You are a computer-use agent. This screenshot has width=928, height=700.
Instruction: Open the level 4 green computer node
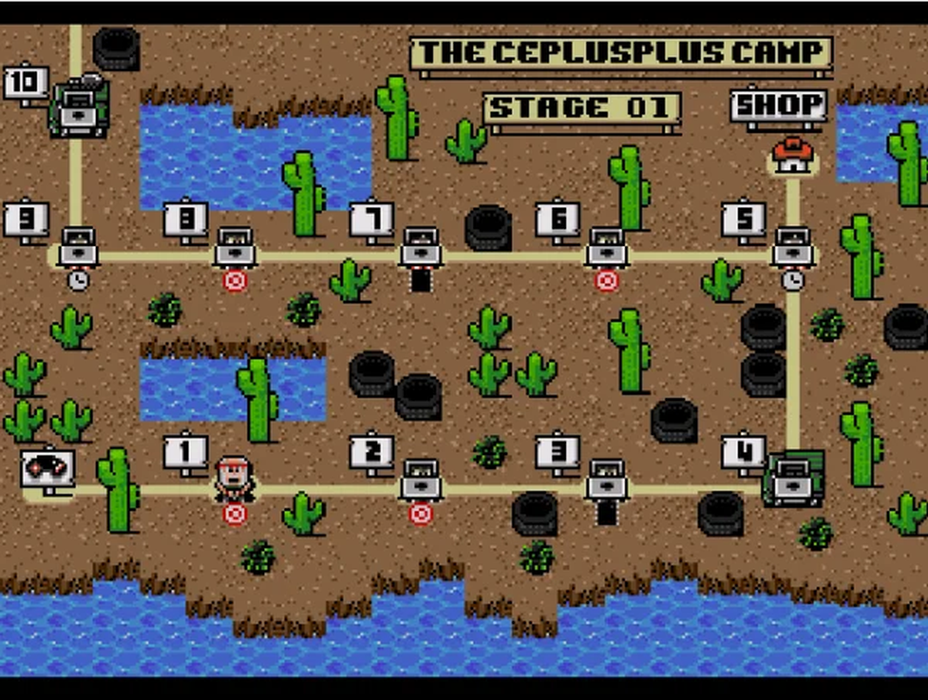[794, 478]
